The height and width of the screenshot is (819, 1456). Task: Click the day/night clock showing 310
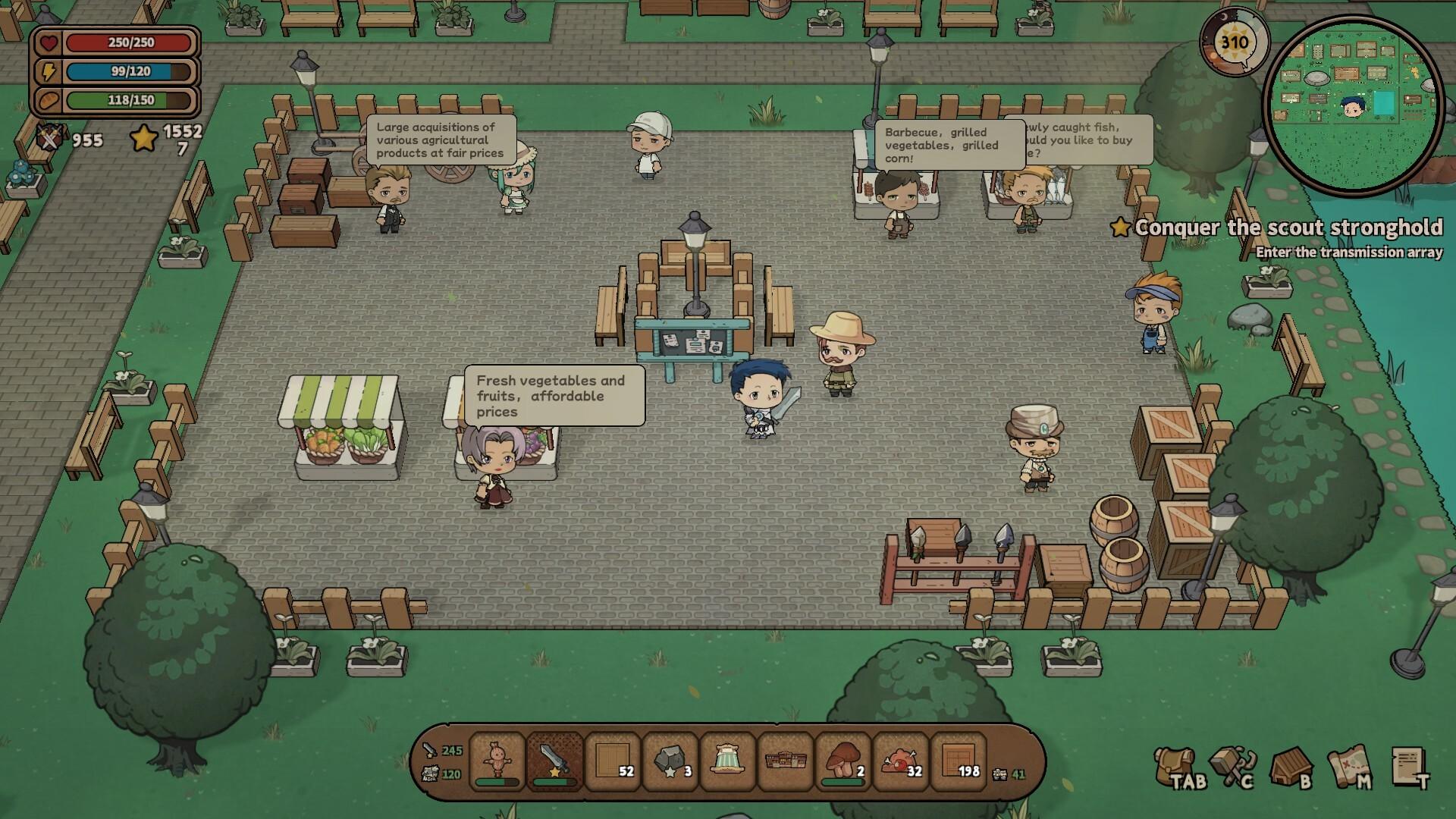1235,43
